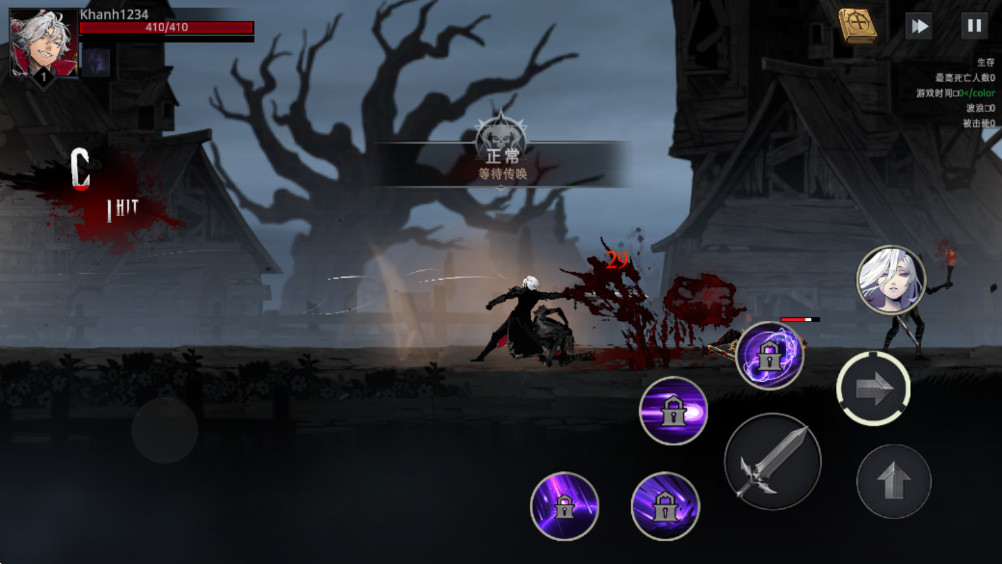The height and width of the screenshot is (564, 1002).
Task: Click the buff icon below the health bar
Action: [96, 63]
